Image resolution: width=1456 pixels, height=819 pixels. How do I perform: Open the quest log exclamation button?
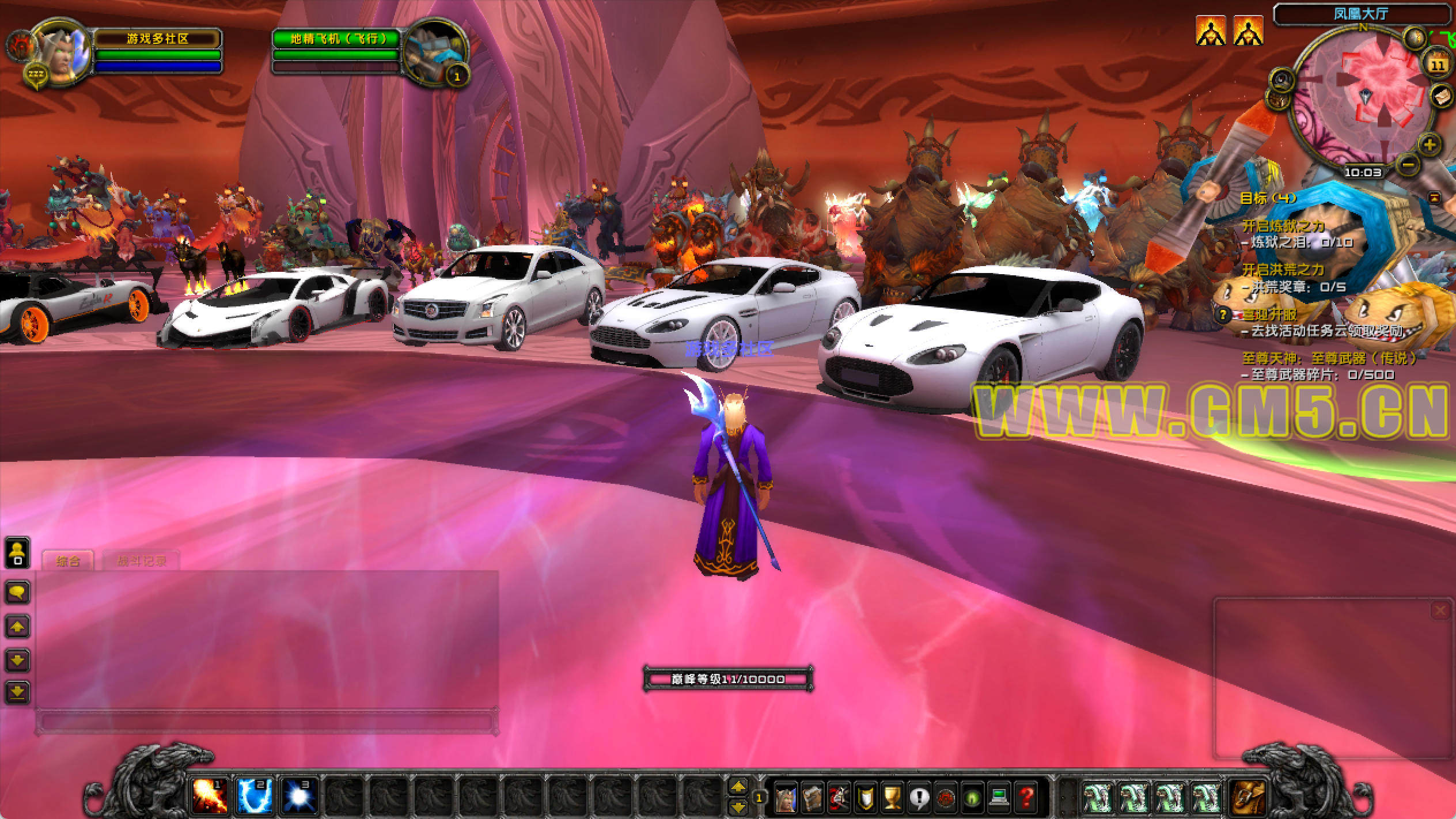tap(919, 798)
